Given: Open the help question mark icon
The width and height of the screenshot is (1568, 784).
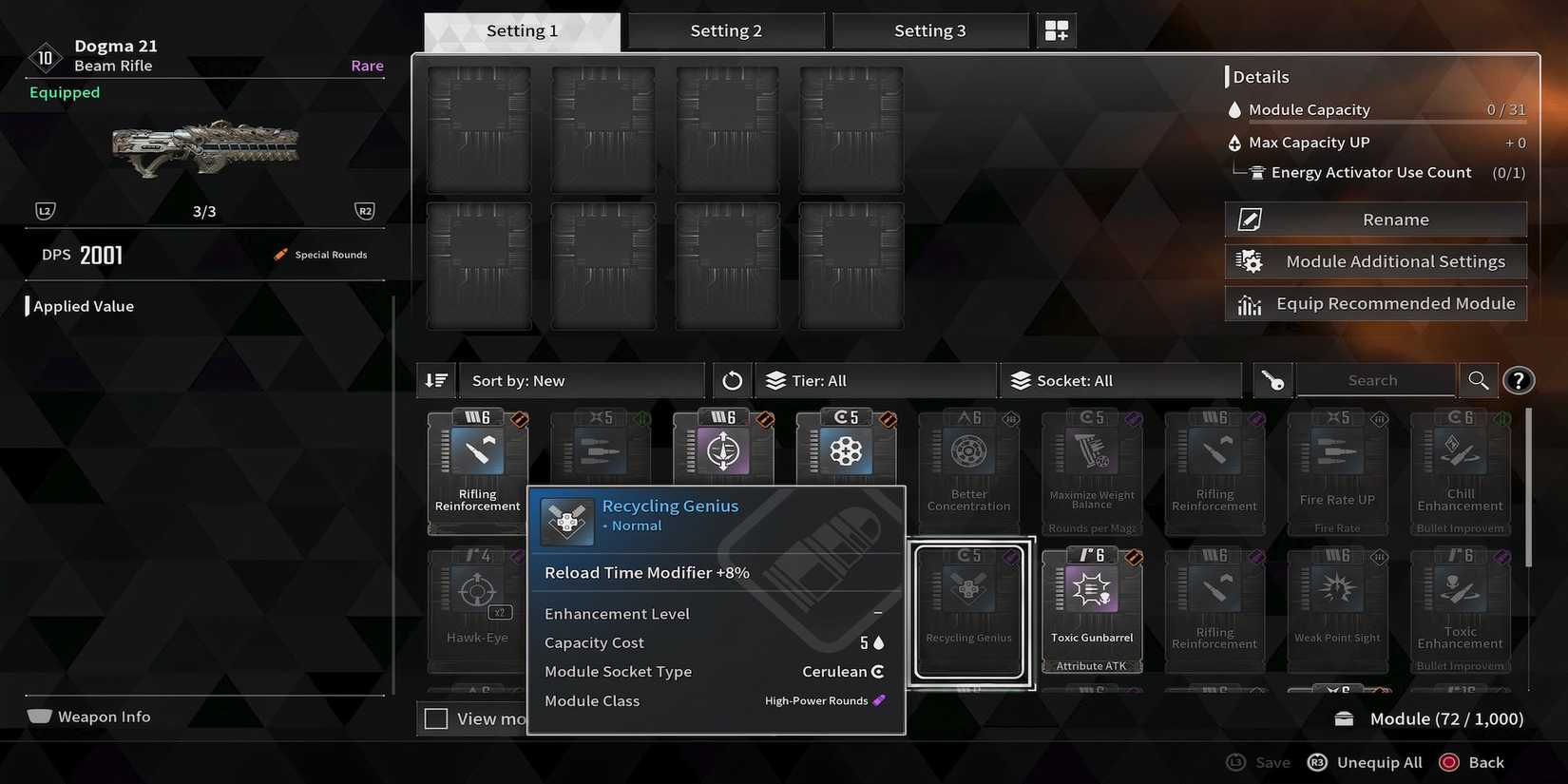Looking at the screenshot, I should (1519, 380).
